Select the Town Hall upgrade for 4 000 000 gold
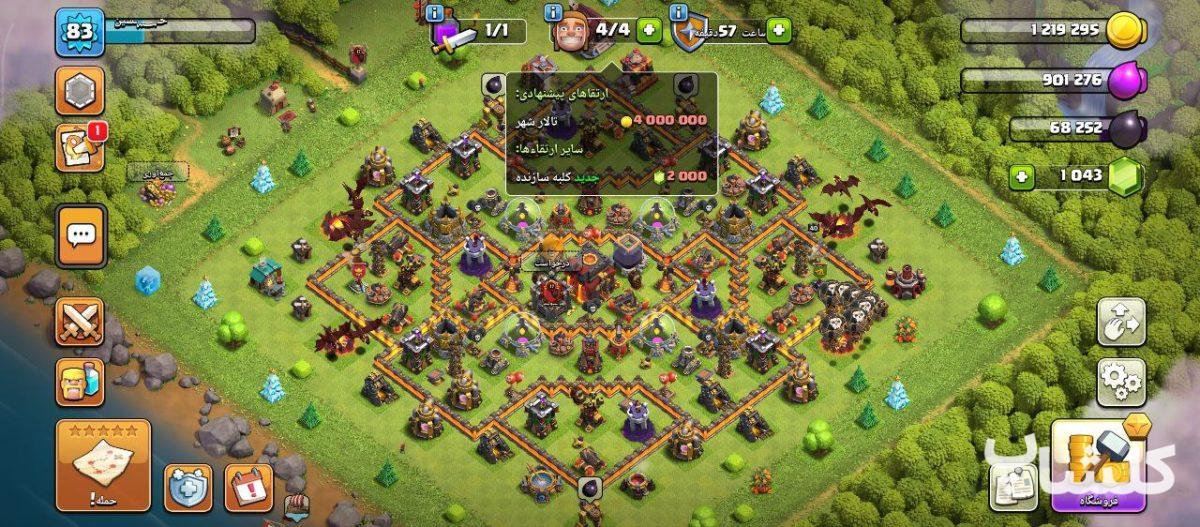1200x527 pixels. pyautogui.click(x=612, y=120)
